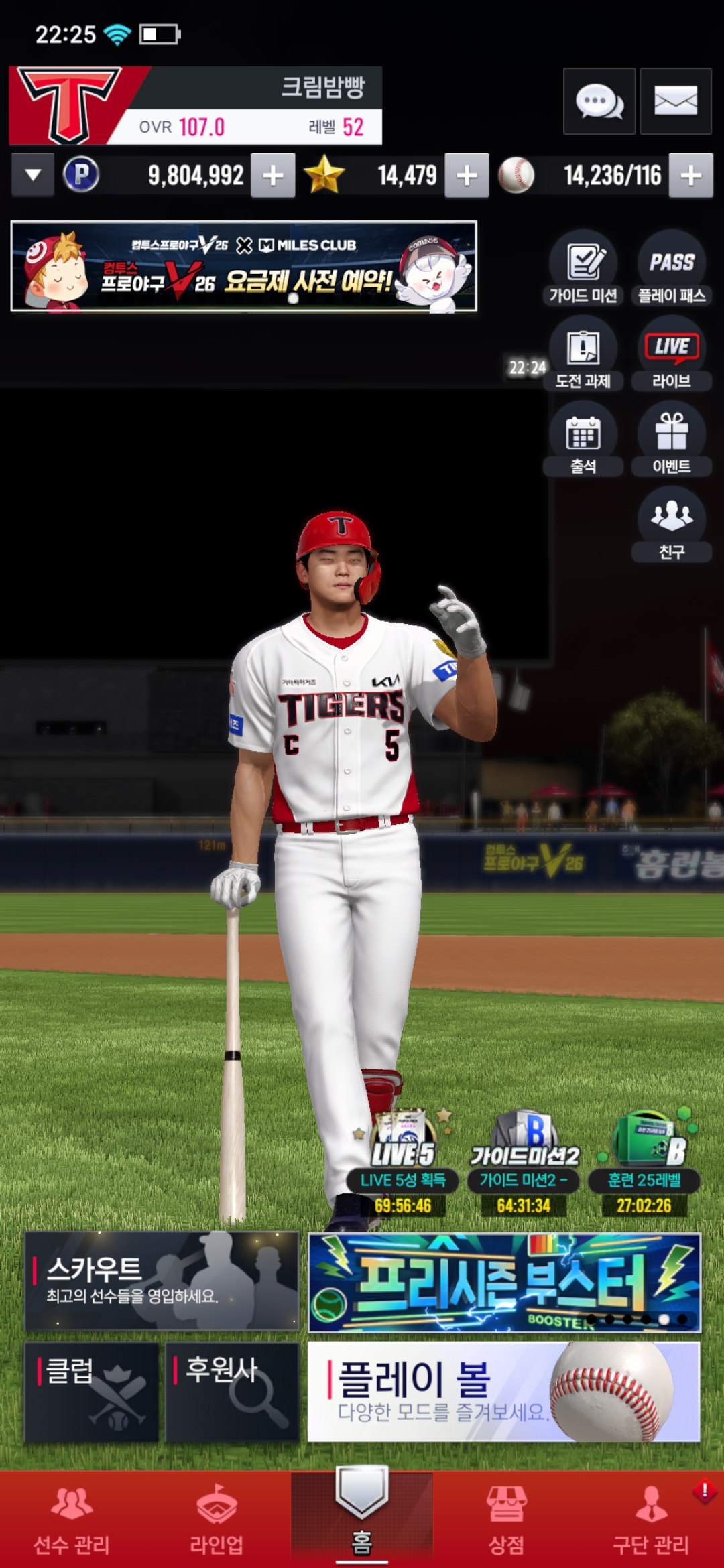Open the chat speech bubble icon

coord(599,101)
